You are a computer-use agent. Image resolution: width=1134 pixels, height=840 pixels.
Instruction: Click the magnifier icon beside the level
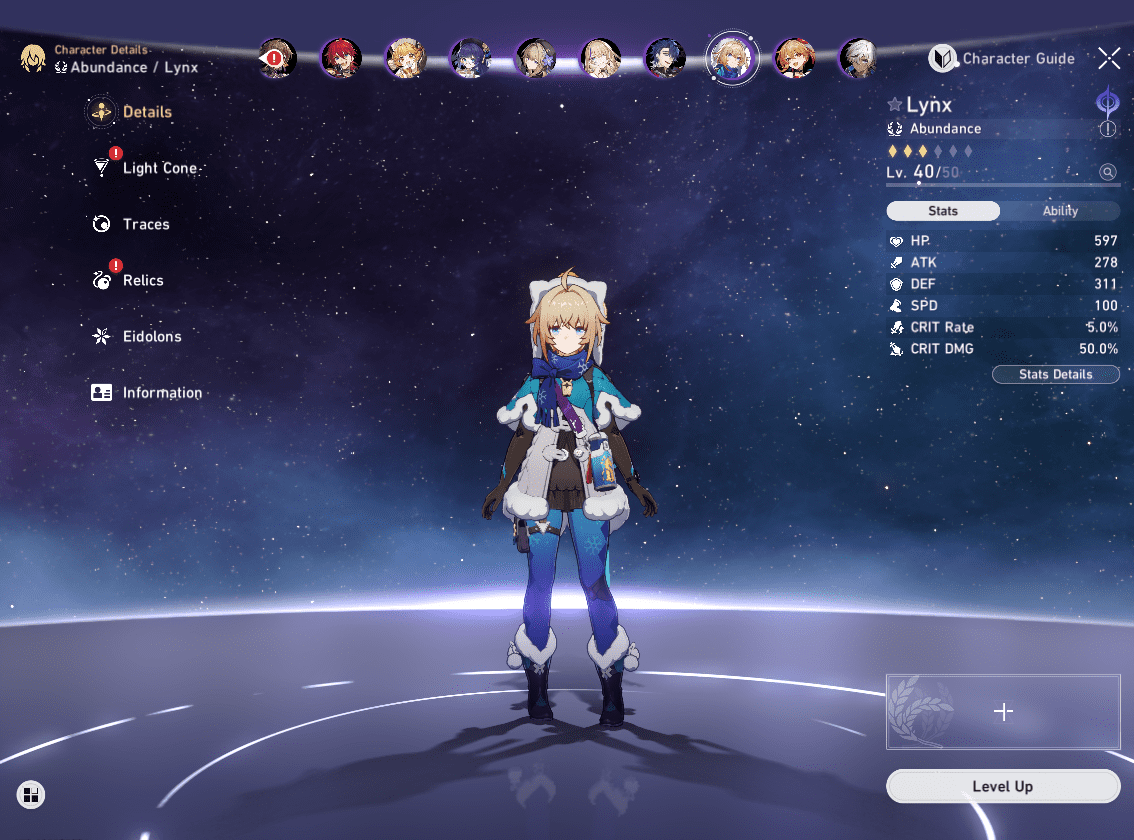(x=1108, y=172)
